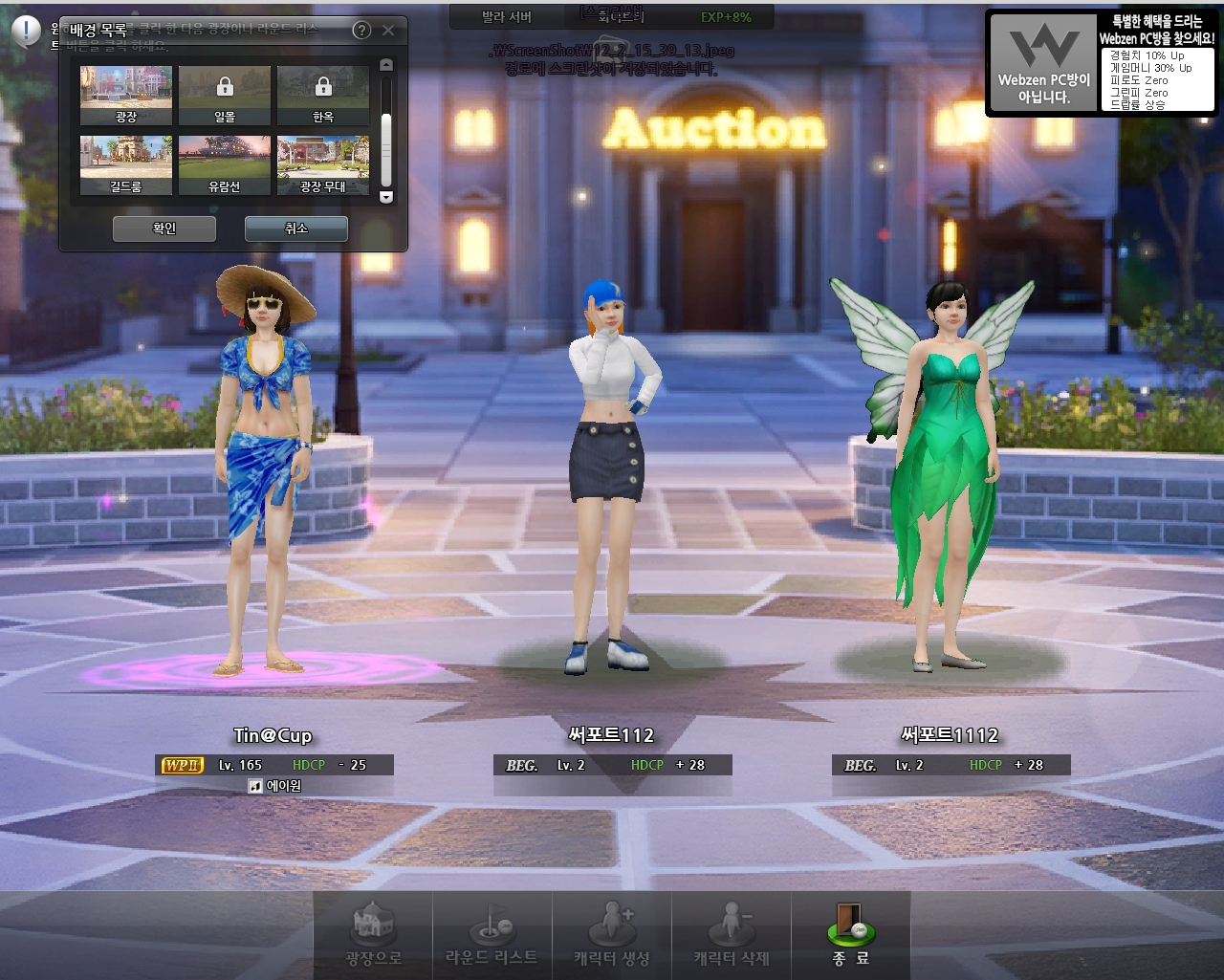Go to the plaza via 광장으로

pos(373,935)
